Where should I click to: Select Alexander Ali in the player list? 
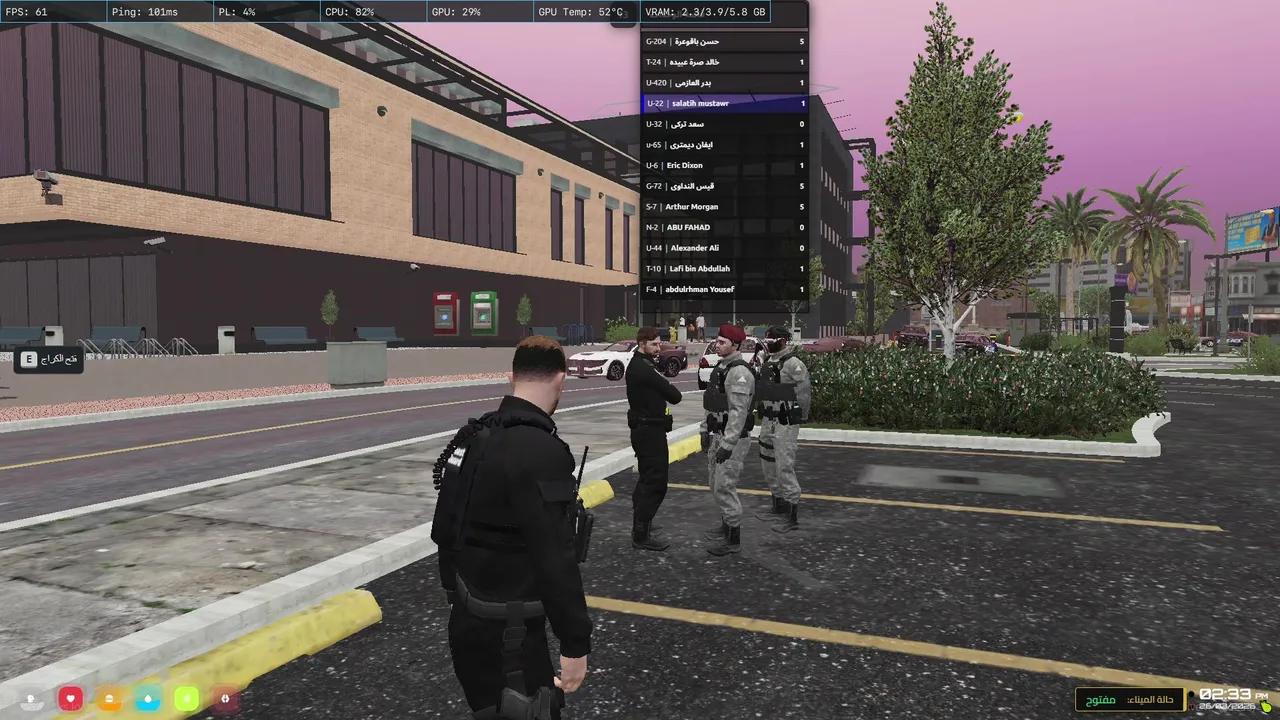click(723, 248)
